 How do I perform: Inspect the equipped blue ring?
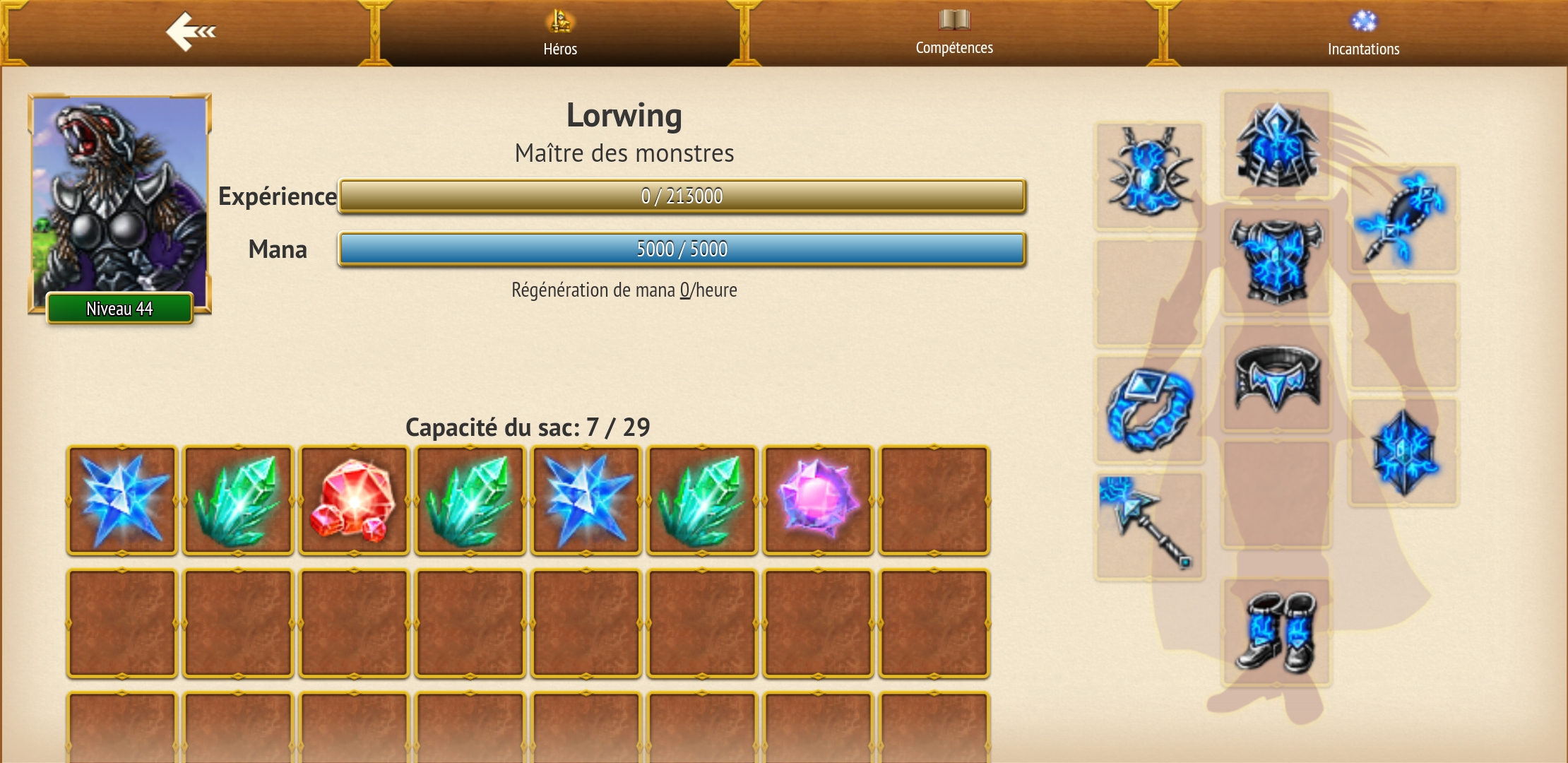[x=1149, y=410]
